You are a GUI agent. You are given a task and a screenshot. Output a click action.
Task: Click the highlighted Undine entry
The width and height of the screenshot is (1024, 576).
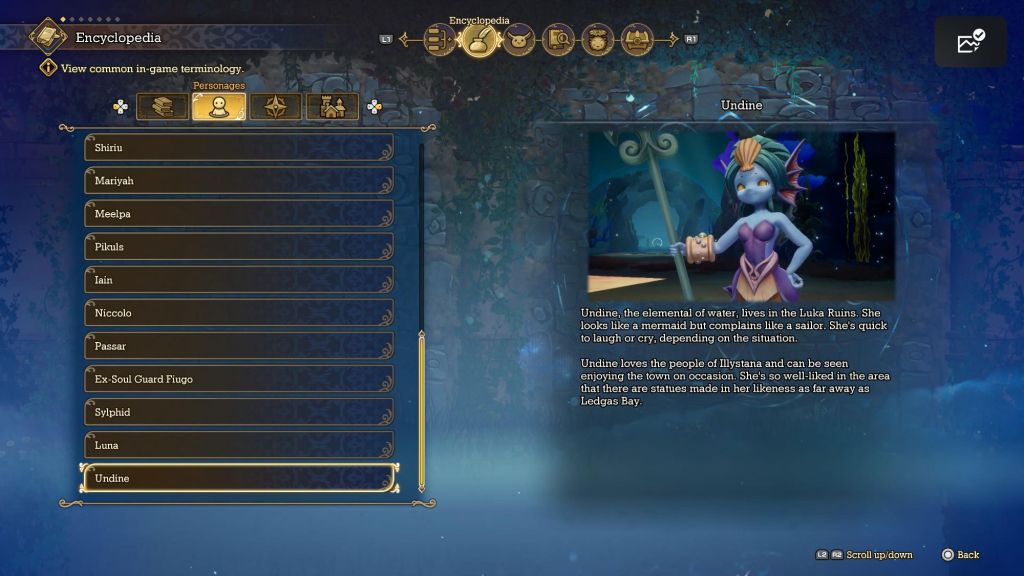238,478
